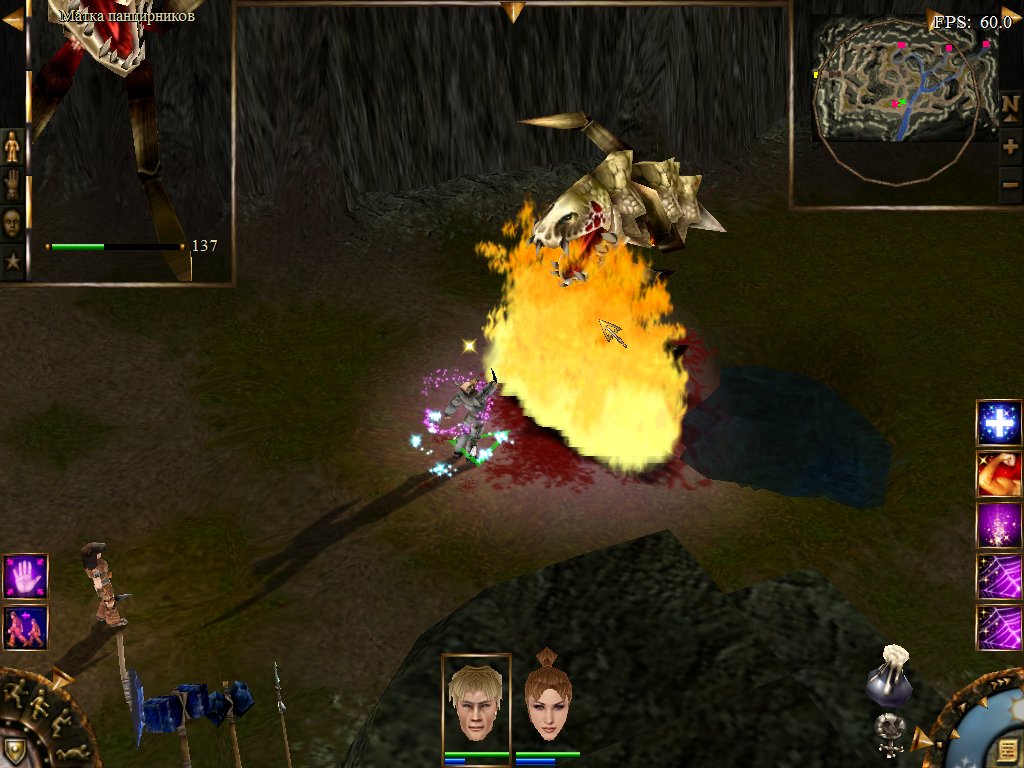This screenshot has width=1024, height=768.
Task: Use the purple sparkle spell
Action: [x=998, y=525]
